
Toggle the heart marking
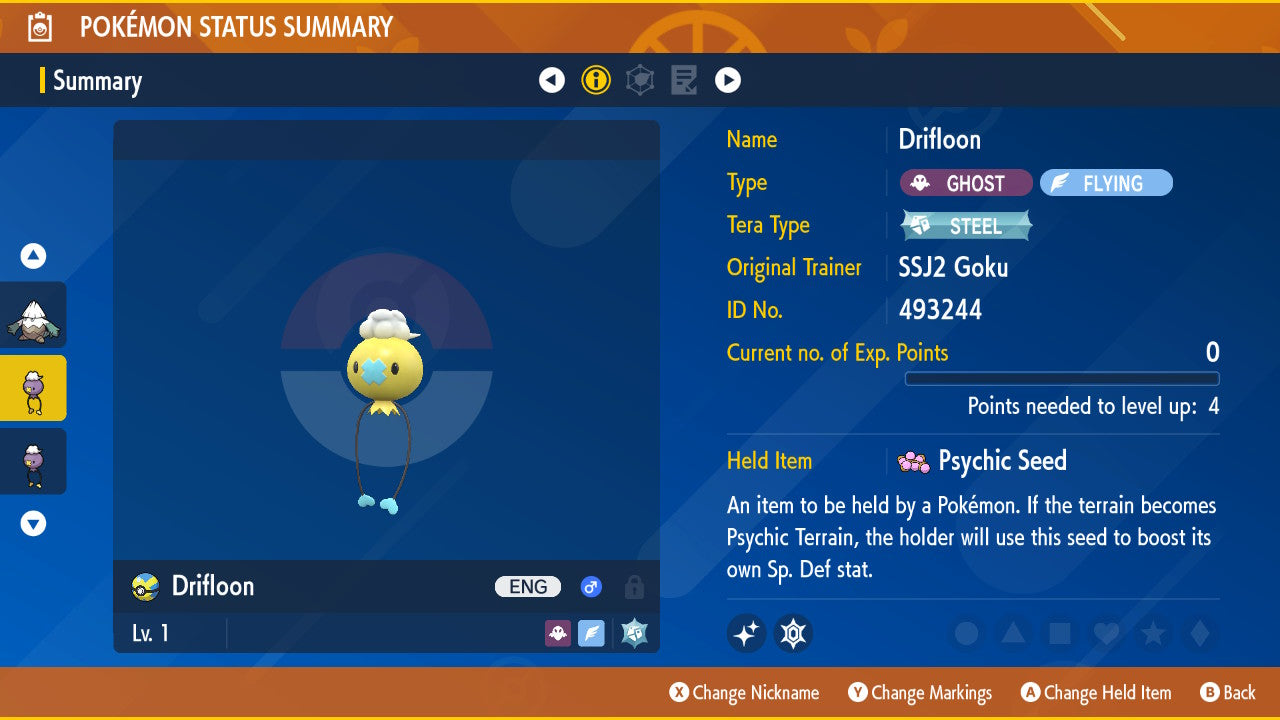1106,633
